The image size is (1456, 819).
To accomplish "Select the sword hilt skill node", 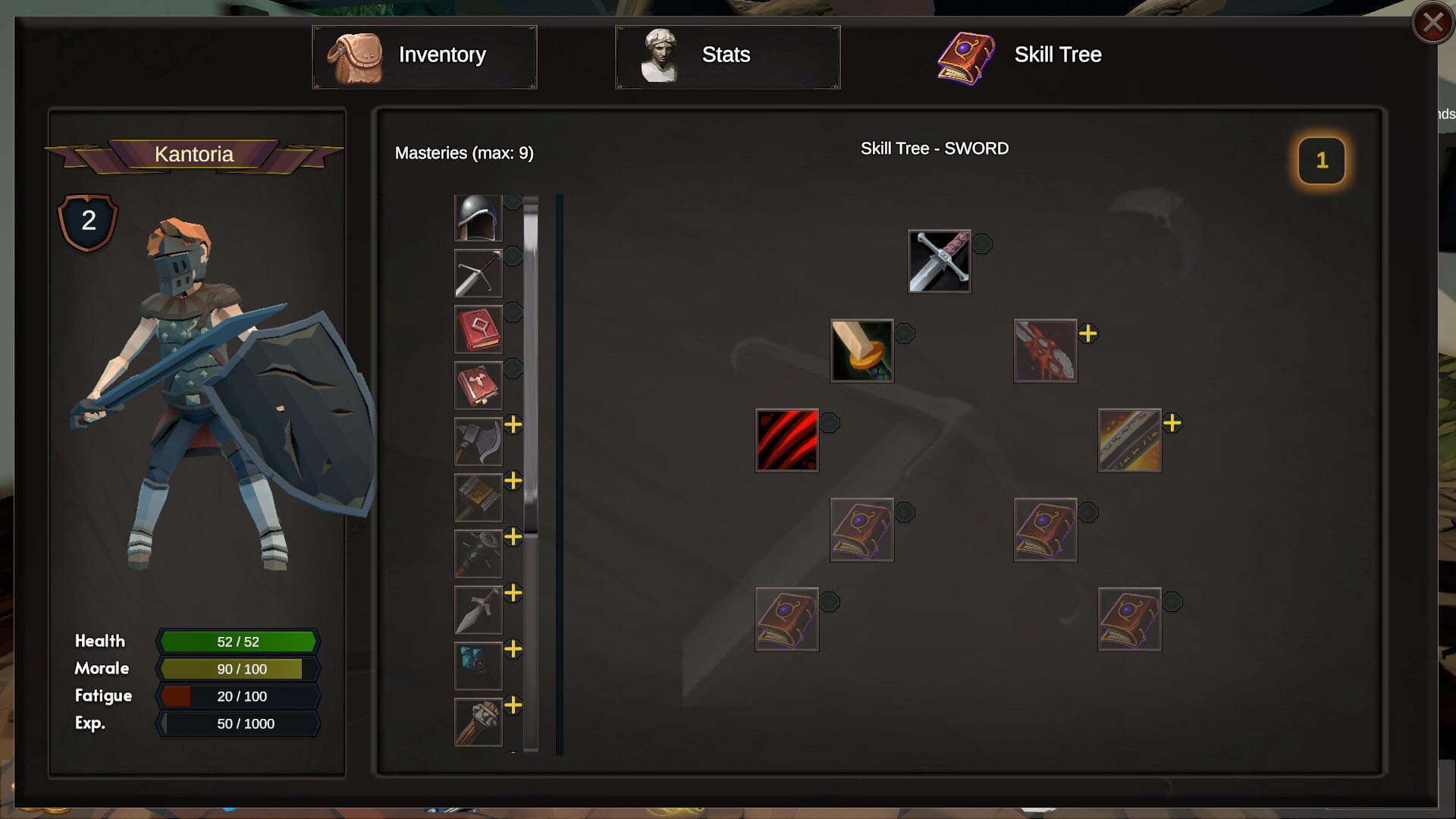I will pyautogui.click(x=861, y=350).
